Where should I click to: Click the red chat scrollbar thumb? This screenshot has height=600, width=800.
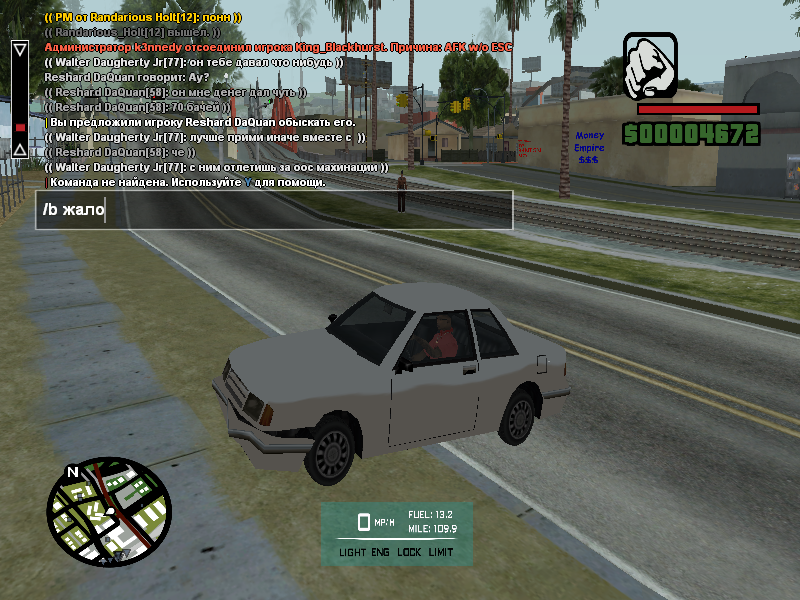(19, 127)
